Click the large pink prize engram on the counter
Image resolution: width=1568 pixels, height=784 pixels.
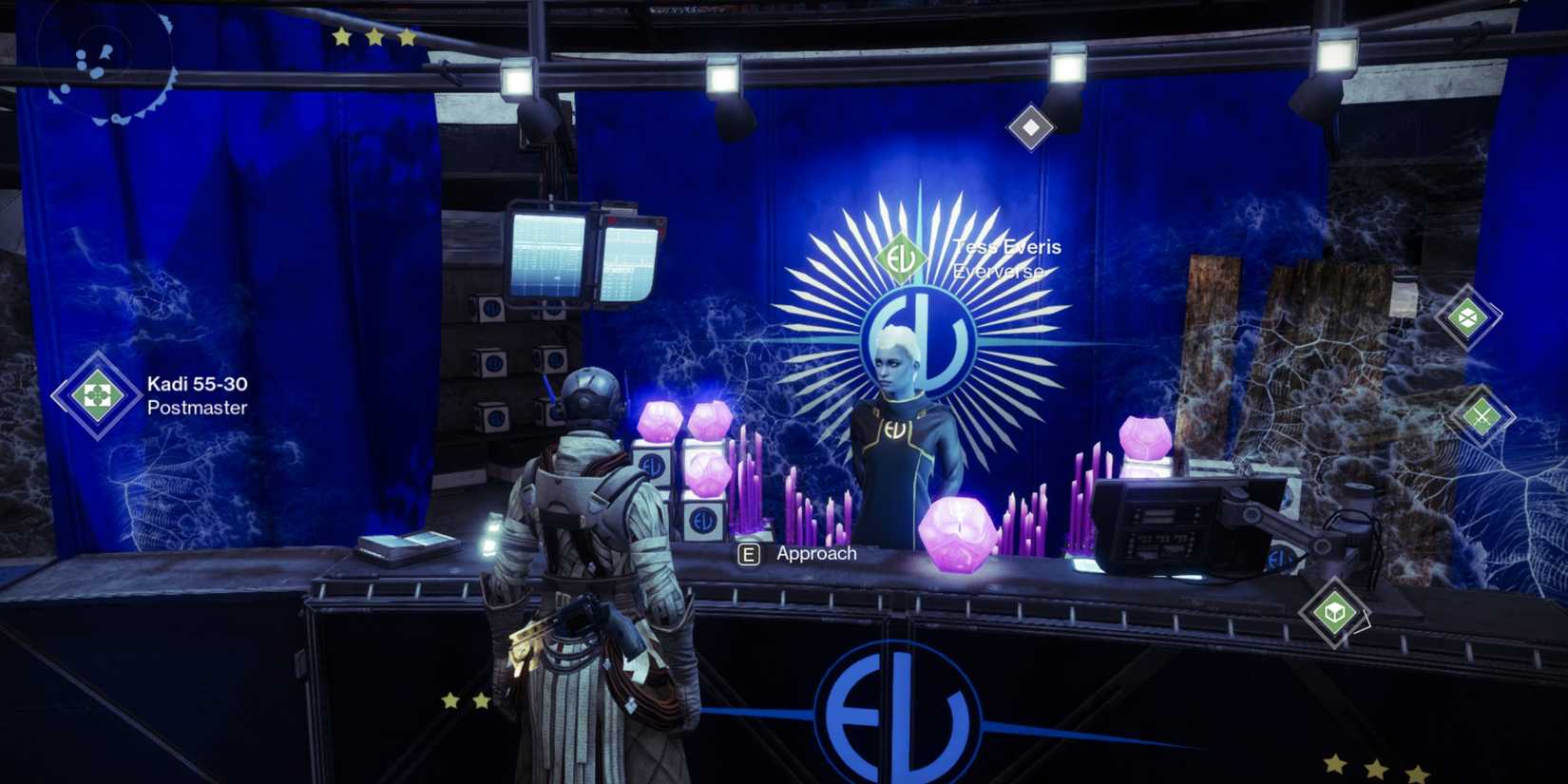click(x=958, y=537)
